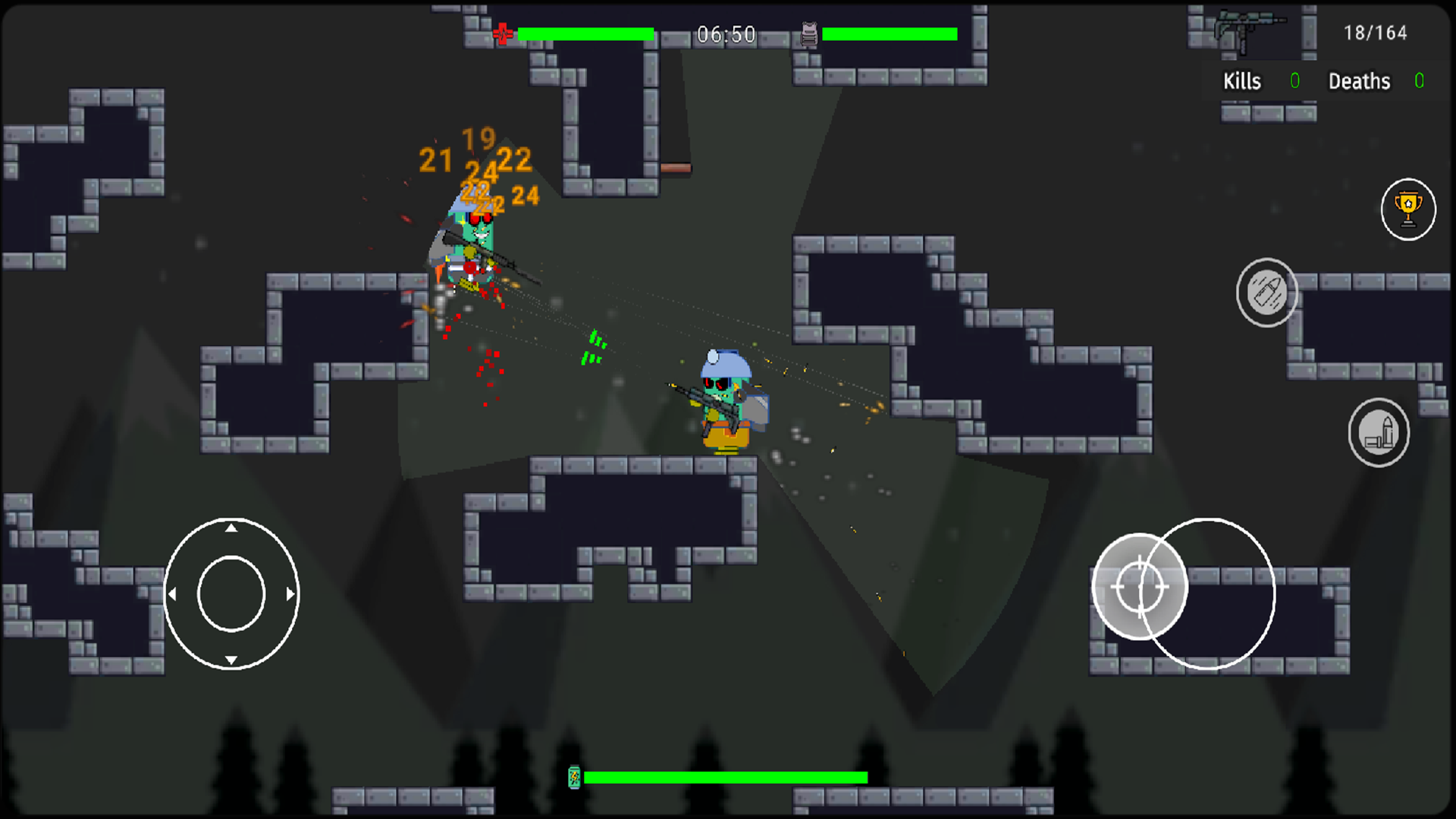Click the green armor bar

click(x=890, y=33)
